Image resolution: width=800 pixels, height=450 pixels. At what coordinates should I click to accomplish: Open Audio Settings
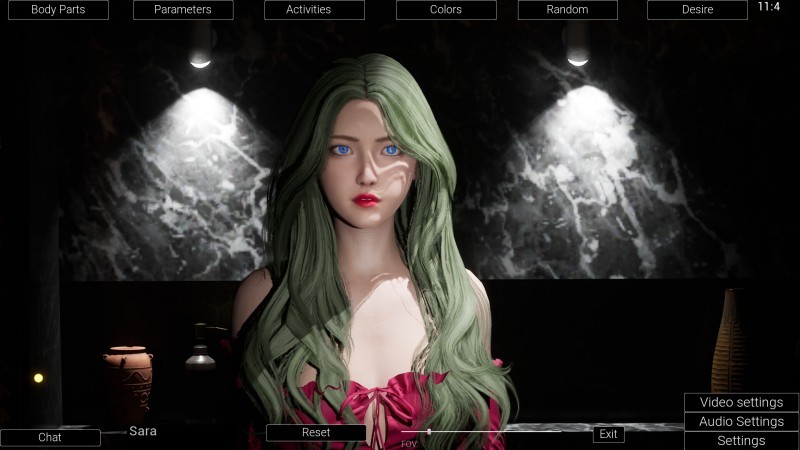coord(741,421)
